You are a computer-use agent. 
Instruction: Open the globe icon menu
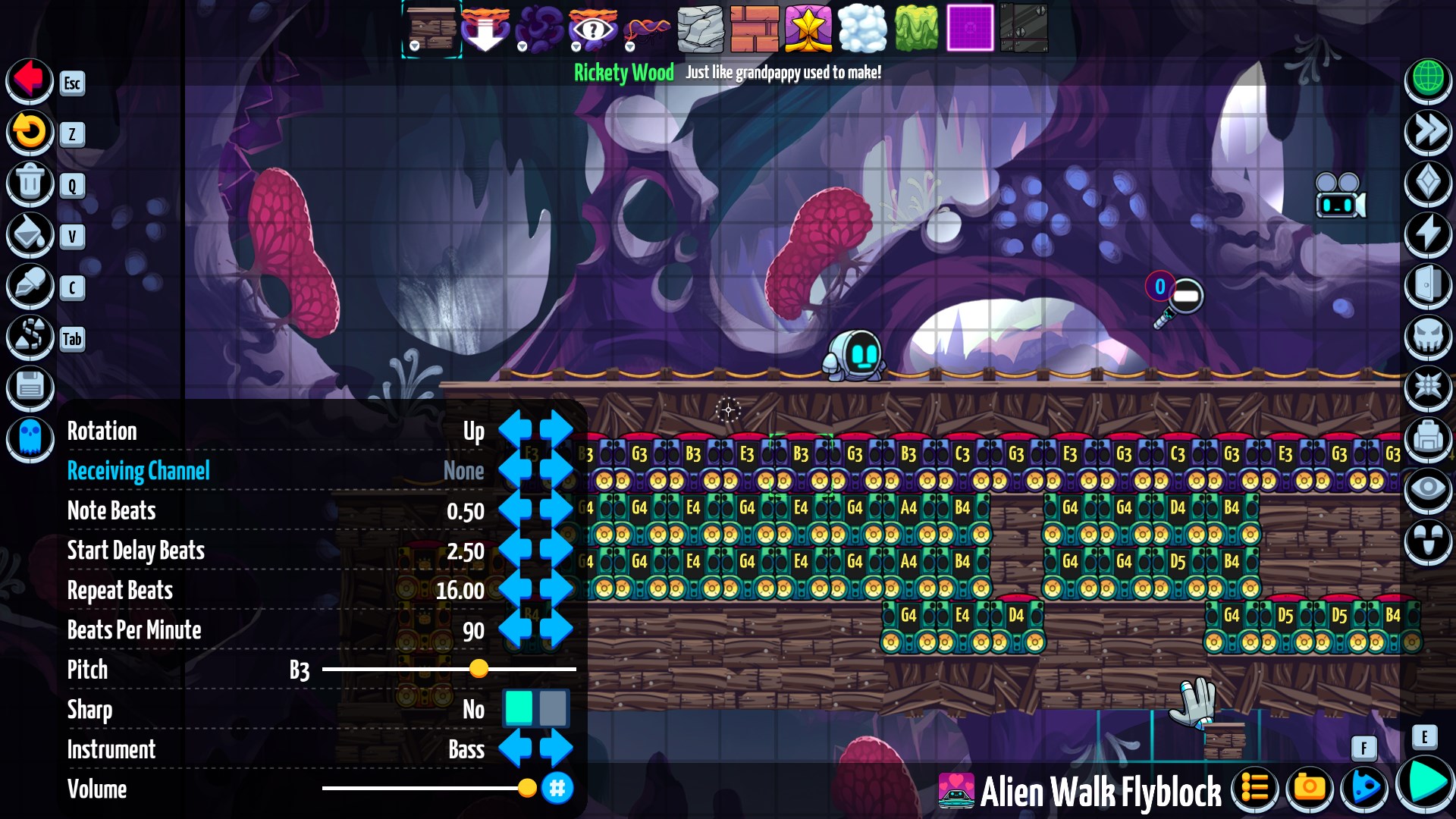coord(1428,79)
